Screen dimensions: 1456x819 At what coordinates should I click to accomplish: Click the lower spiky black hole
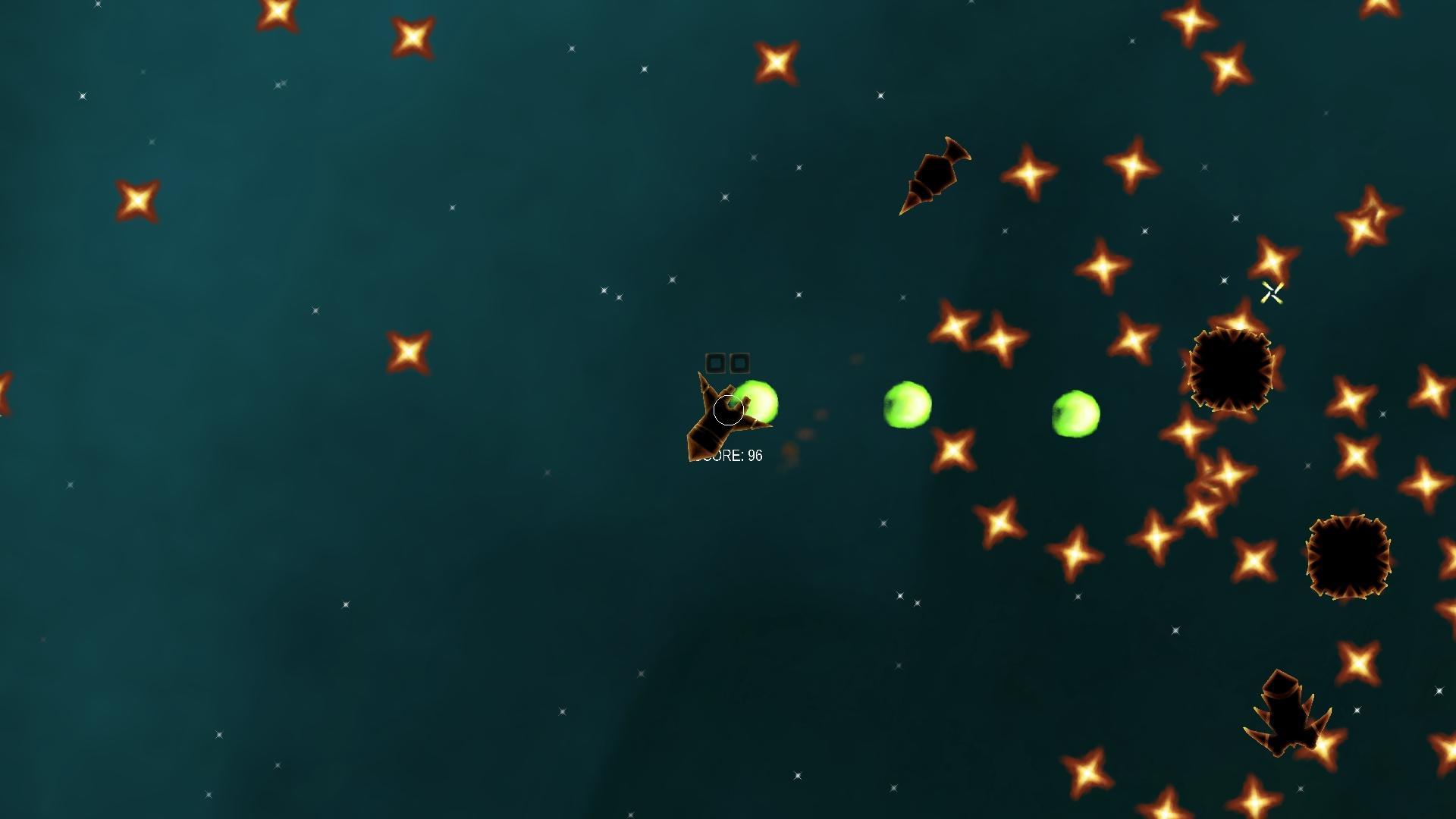coord(1346,557)
